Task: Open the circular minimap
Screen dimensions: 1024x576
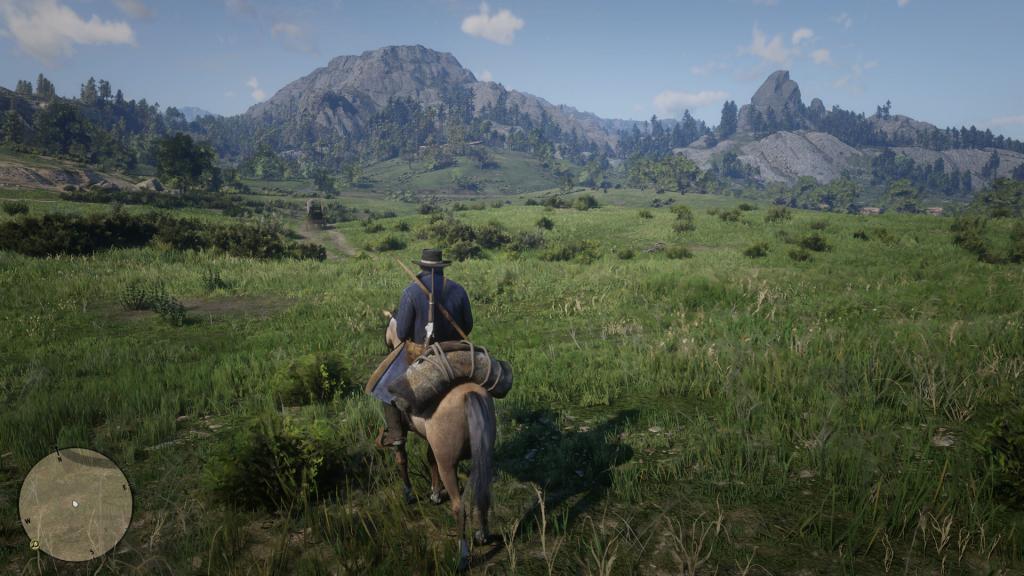Action: [x=75, y=504]
